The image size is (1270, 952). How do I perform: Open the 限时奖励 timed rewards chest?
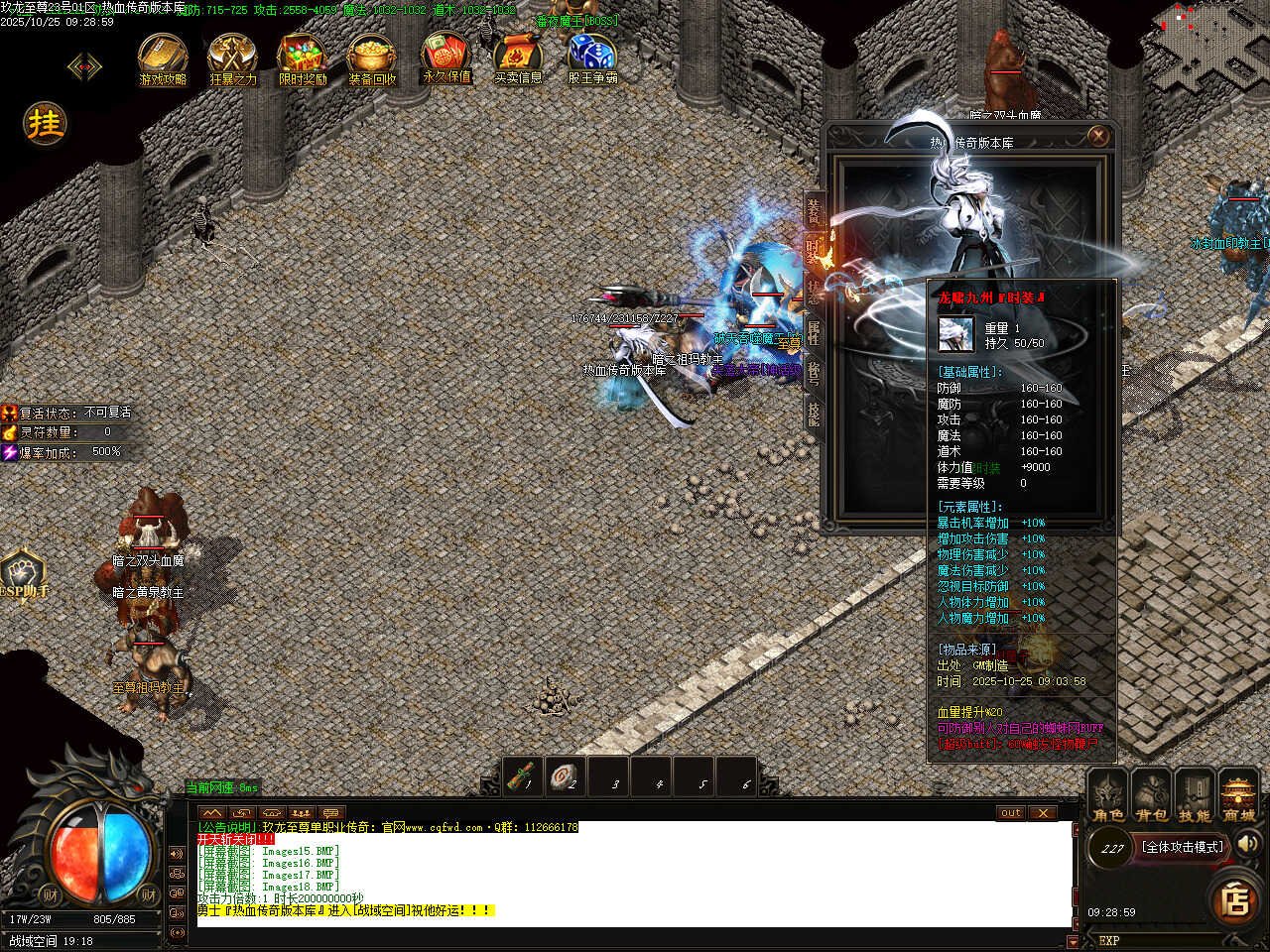click(303, 58)
